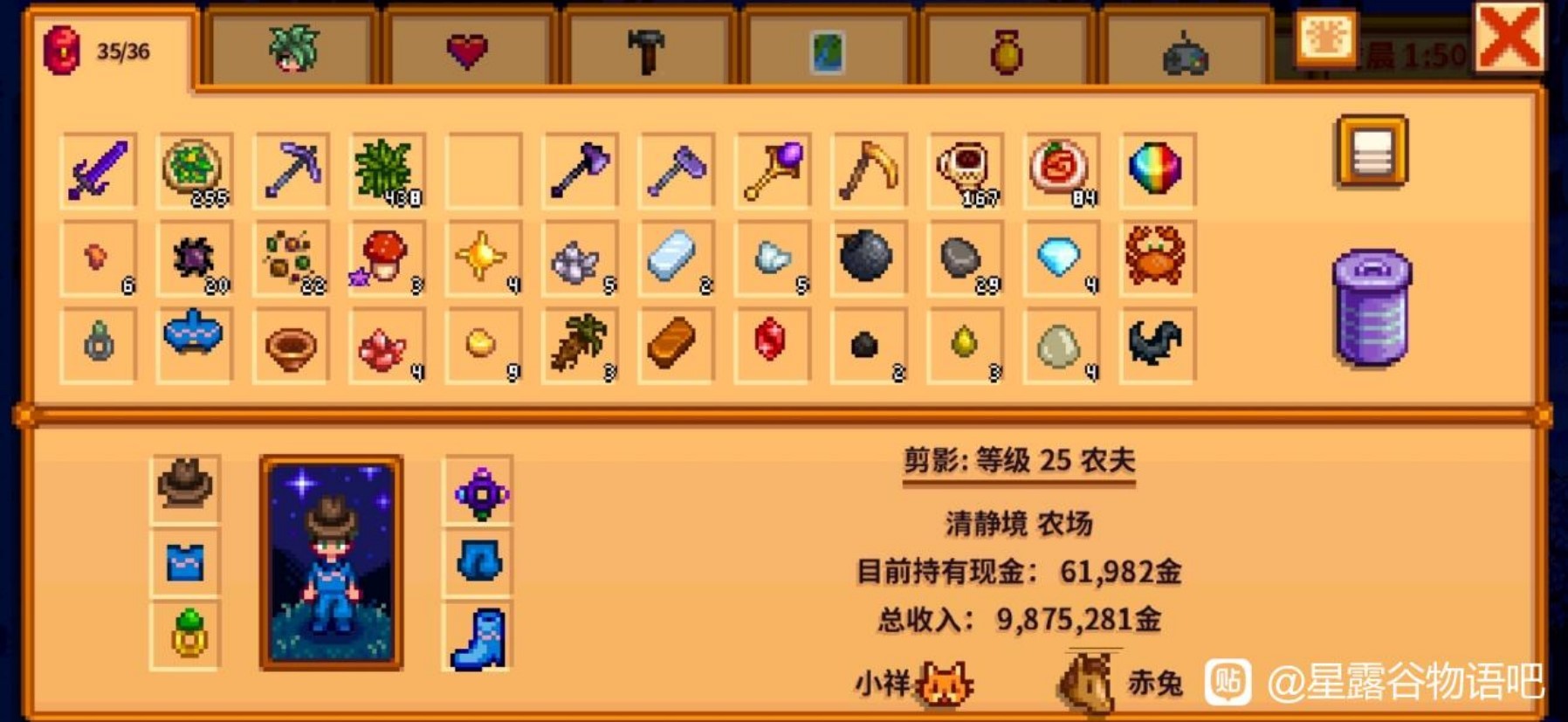1568x722 pixels.
Task: Select the Galaxy Sword in inventory
Action: pyautogui.click(x=96, y=170)
